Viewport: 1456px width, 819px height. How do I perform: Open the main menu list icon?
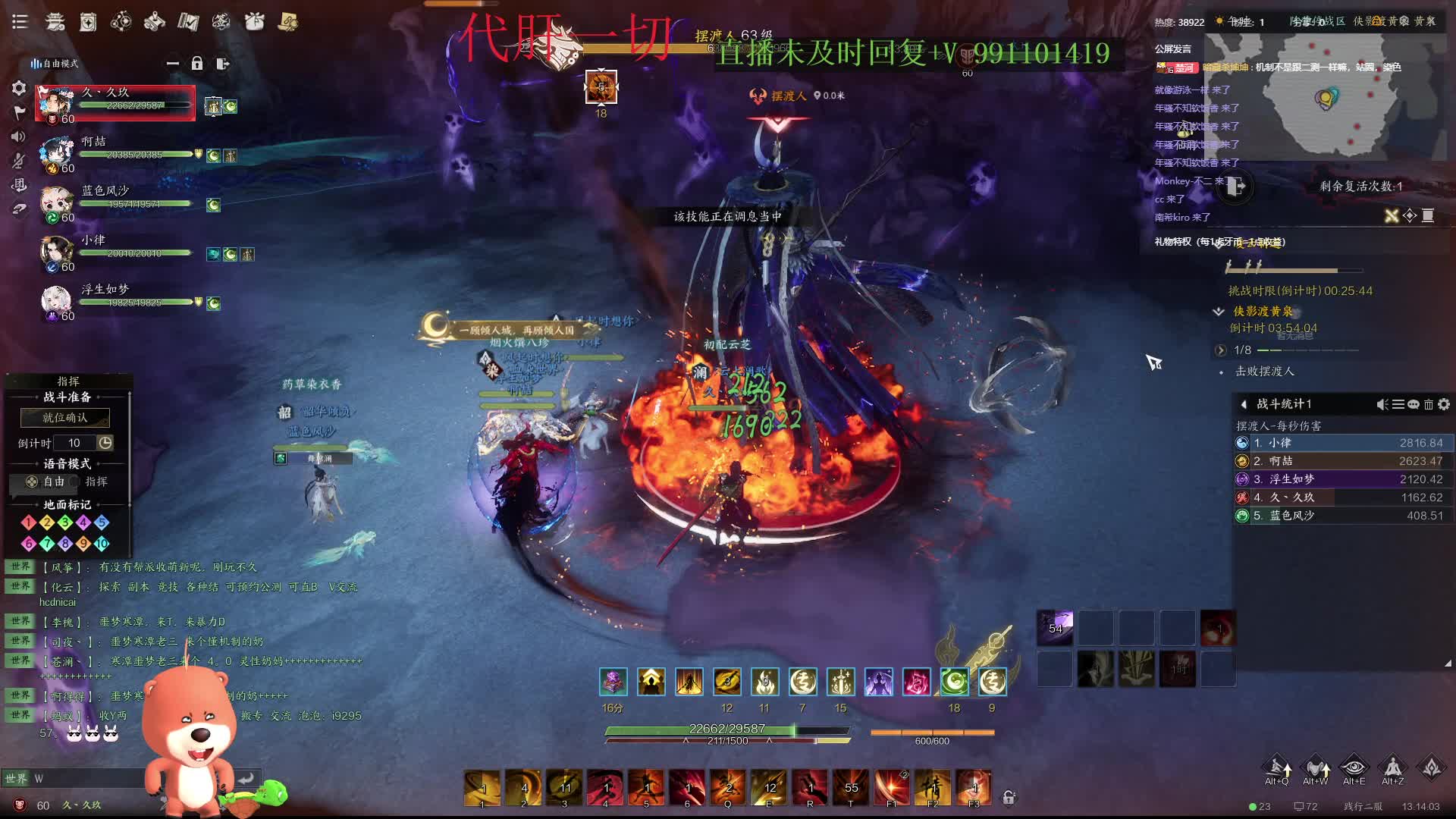20,22
